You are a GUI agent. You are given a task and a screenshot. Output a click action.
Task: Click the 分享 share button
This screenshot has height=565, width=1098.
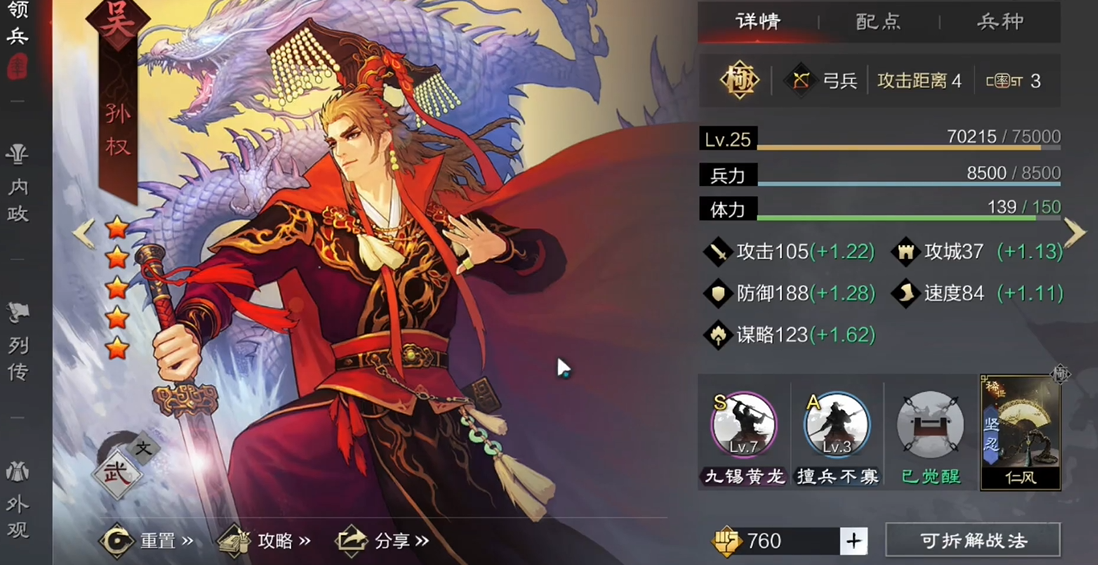[382, 541]
